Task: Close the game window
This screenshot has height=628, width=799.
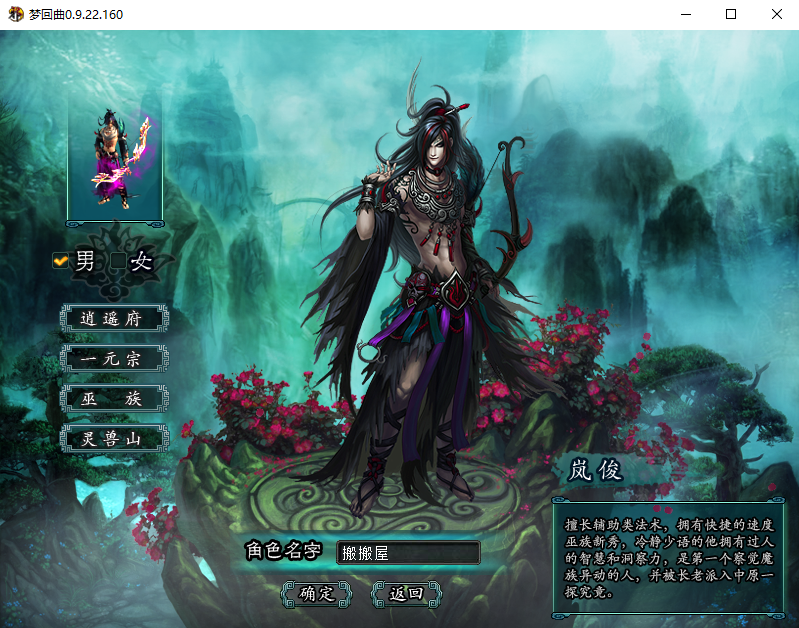Action: (776, 15)
